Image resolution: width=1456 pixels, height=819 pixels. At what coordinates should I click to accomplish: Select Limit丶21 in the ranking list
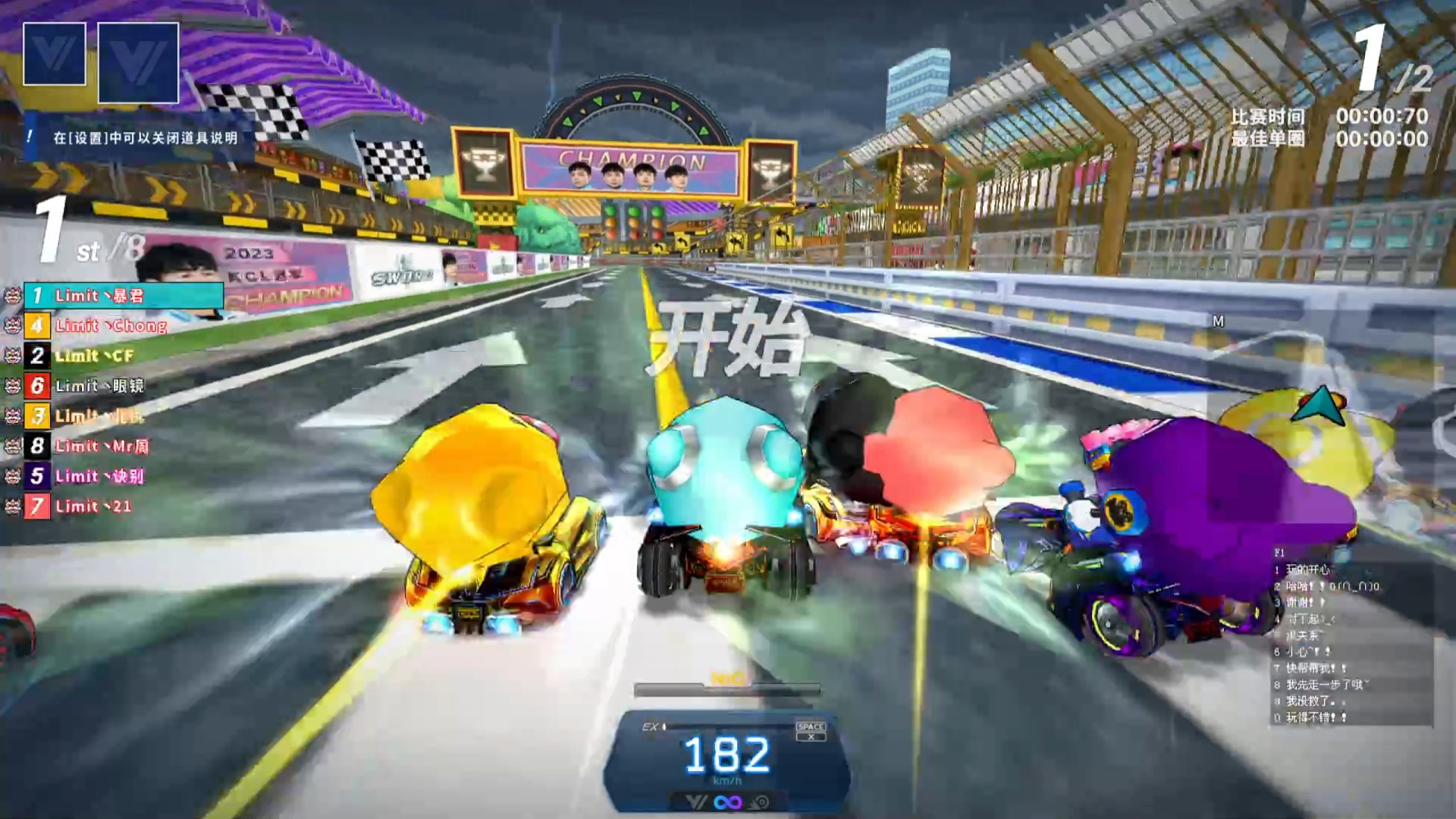(93, 507)
